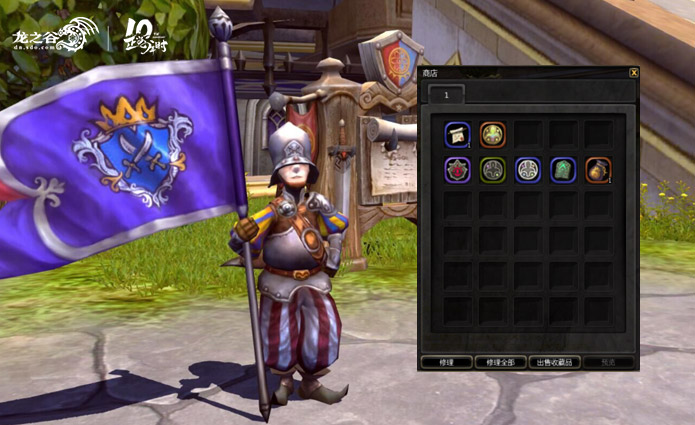Close the shop window

click(x=633, y=73)
